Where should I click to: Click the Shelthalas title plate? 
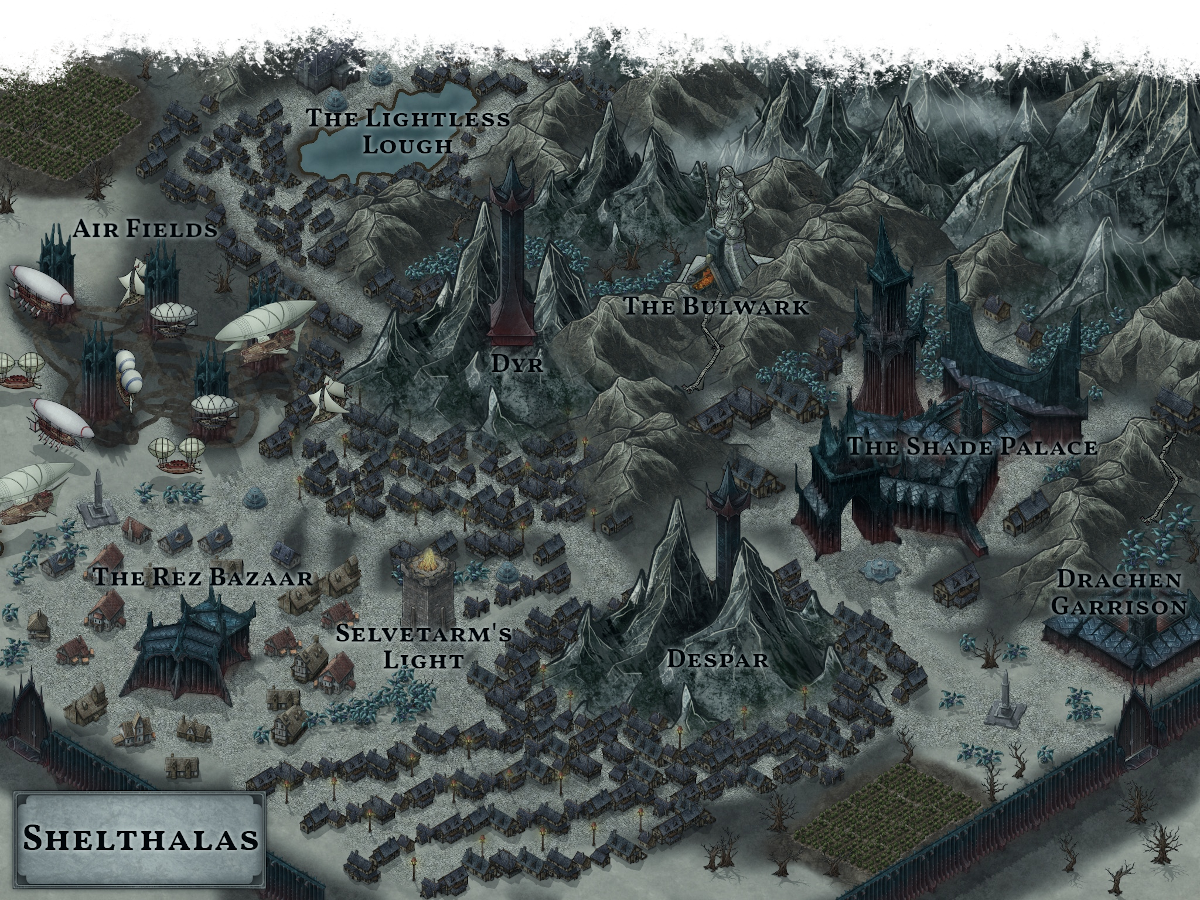(140, 838)
